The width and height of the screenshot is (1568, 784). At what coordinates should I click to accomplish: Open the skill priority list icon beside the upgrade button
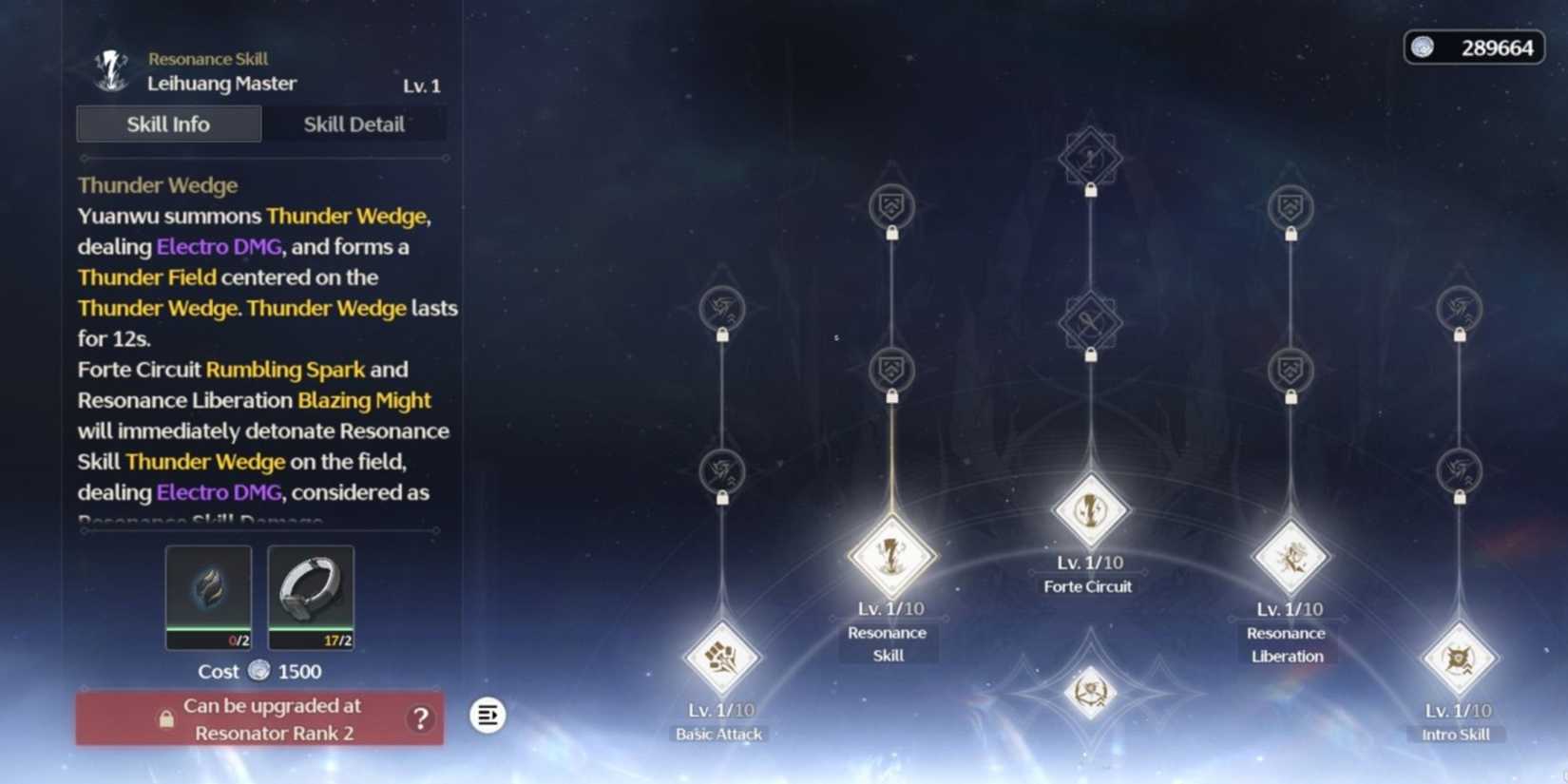488,715
